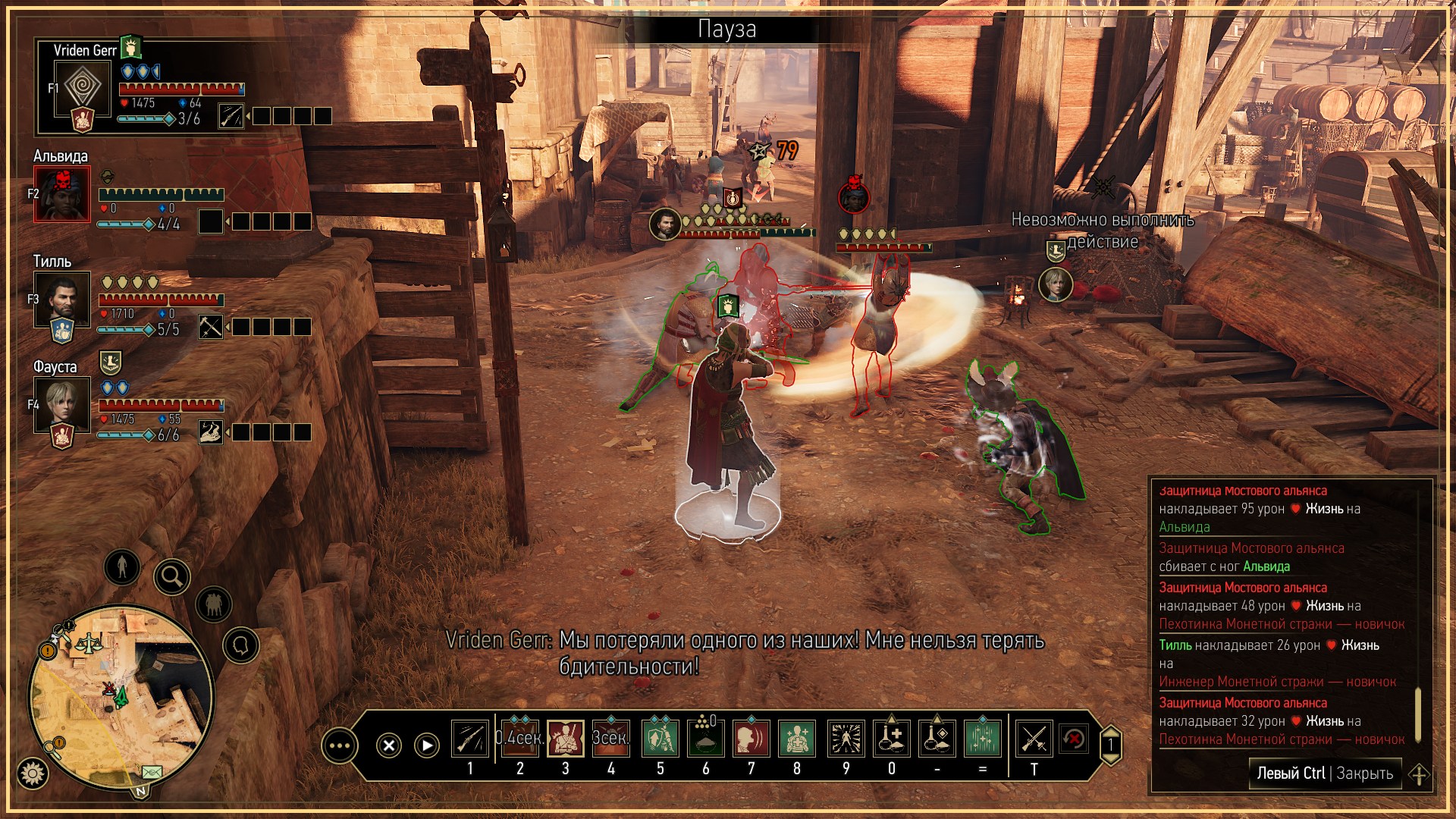The width and height of the screenshot is (1456, 819).
Task: Select Тилль's portrait in party list
Action: coord(62,300)
